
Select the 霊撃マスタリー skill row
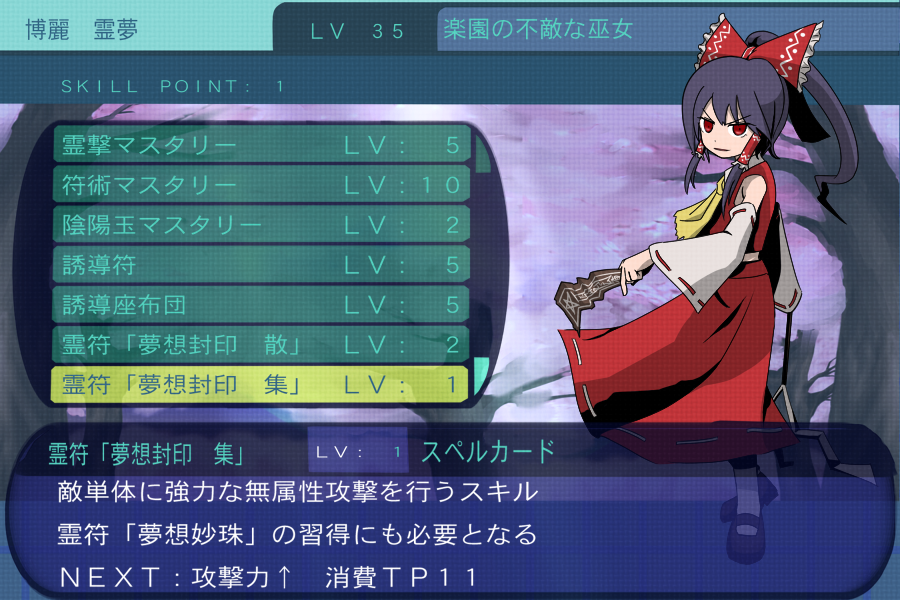click(260, 146)
